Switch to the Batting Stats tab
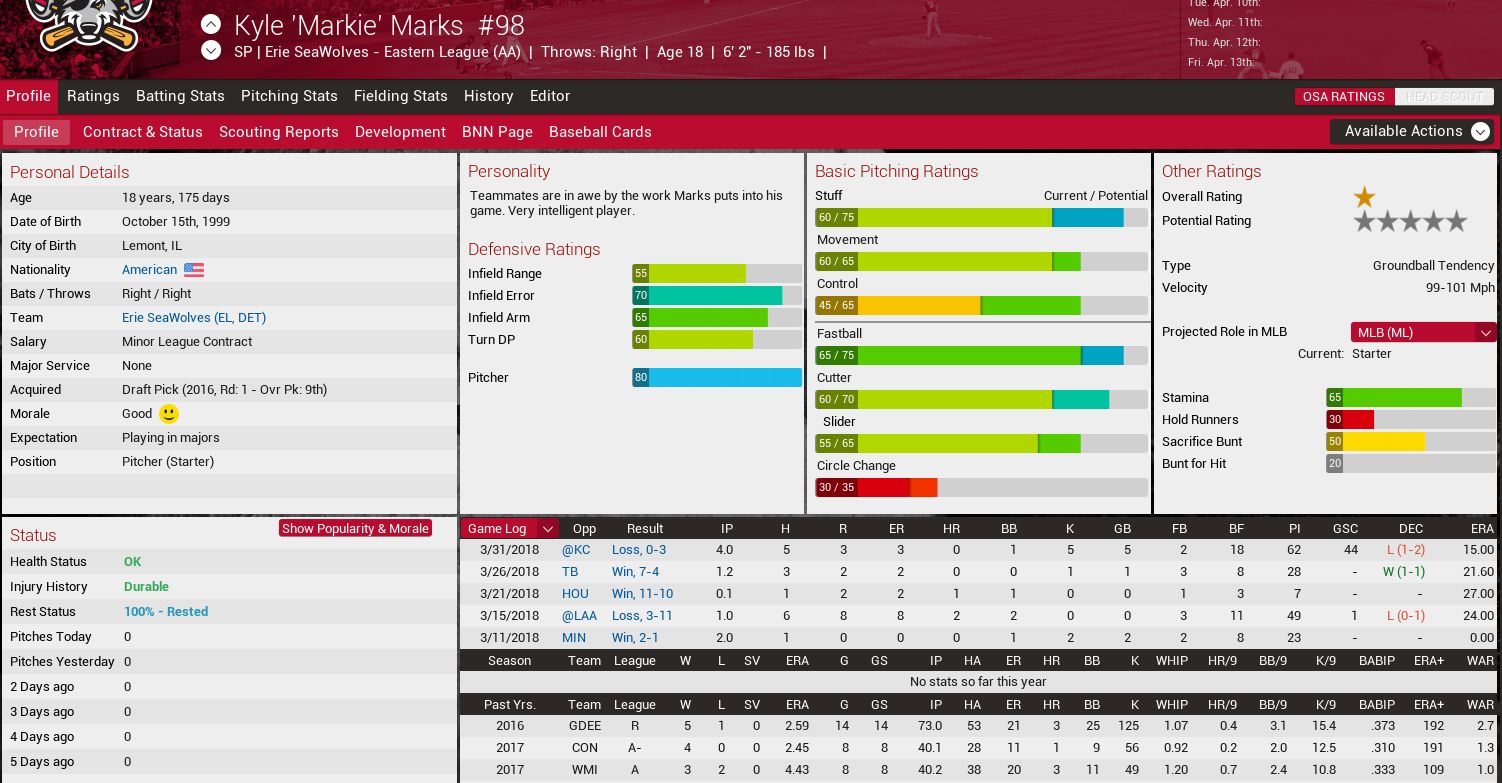Image resolution: width=1502 pixels, height=783 pixels. pos(180,96)
